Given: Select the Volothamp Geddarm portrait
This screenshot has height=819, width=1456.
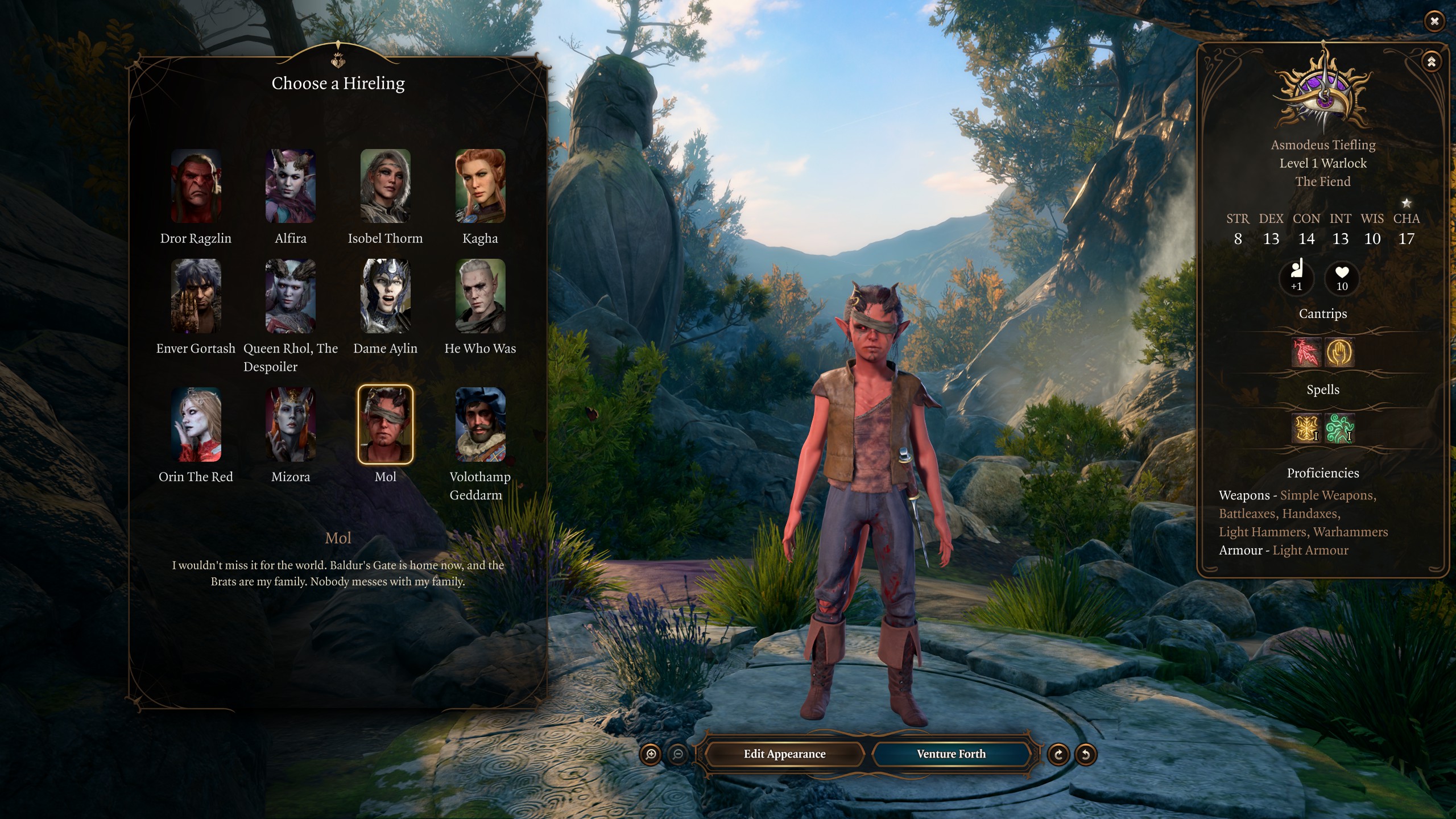Looking at the screenshot, I should [480, 424].
